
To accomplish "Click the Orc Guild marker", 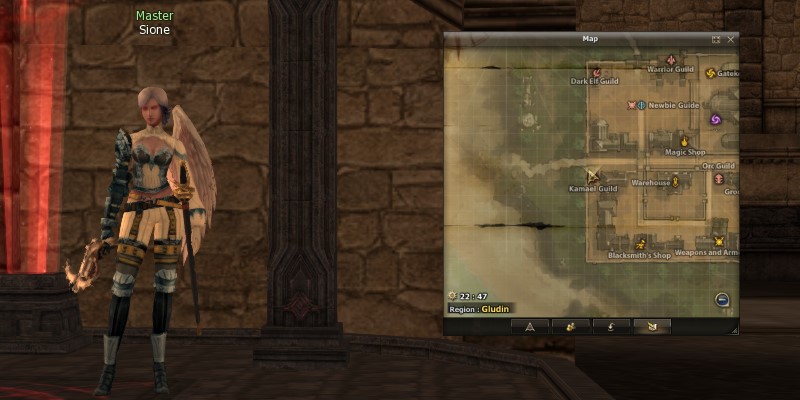I will click(x=719, y=178).
